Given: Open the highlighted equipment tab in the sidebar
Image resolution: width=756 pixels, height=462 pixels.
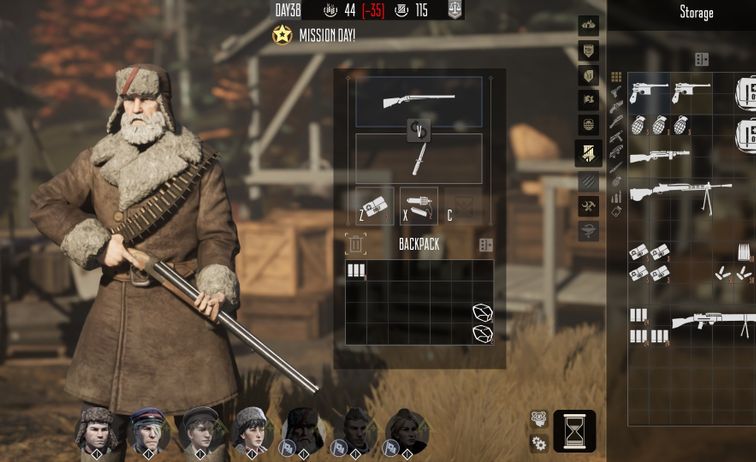Looking at the screenshot, I should coord(589,153).
